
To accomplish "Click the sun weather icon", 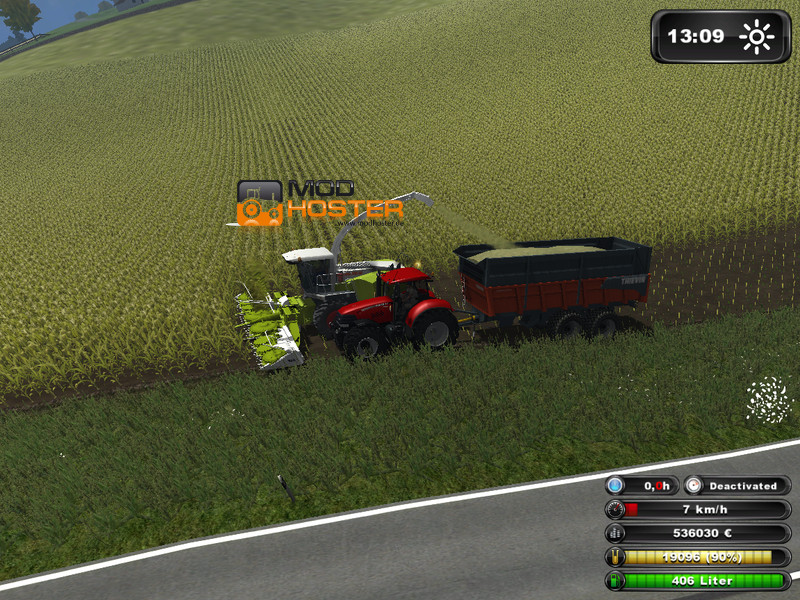I will pyautogui.click(x=757, y=37).
